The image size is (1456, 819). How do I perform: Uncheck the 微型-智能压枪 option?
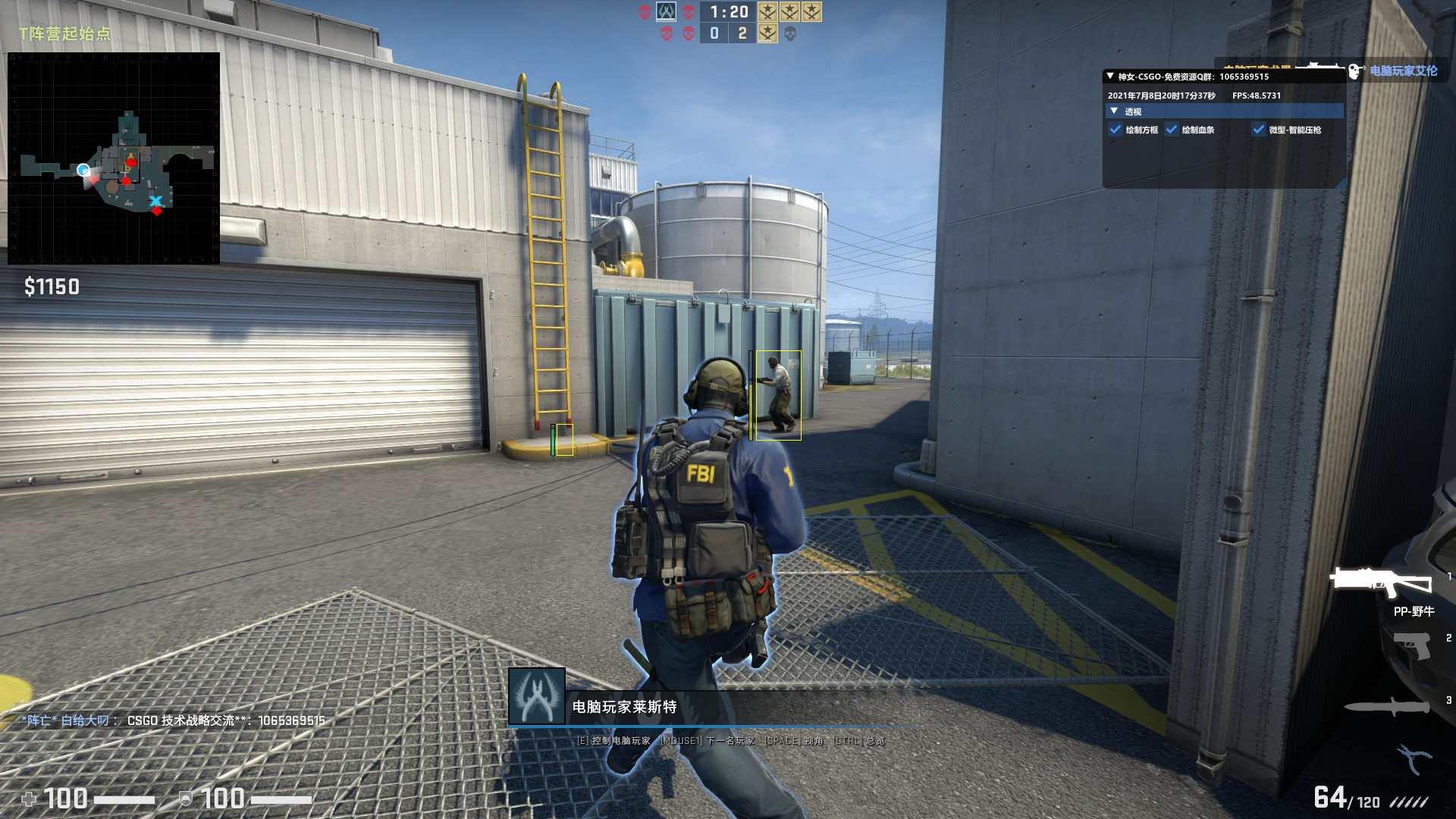click(1259, 130)
